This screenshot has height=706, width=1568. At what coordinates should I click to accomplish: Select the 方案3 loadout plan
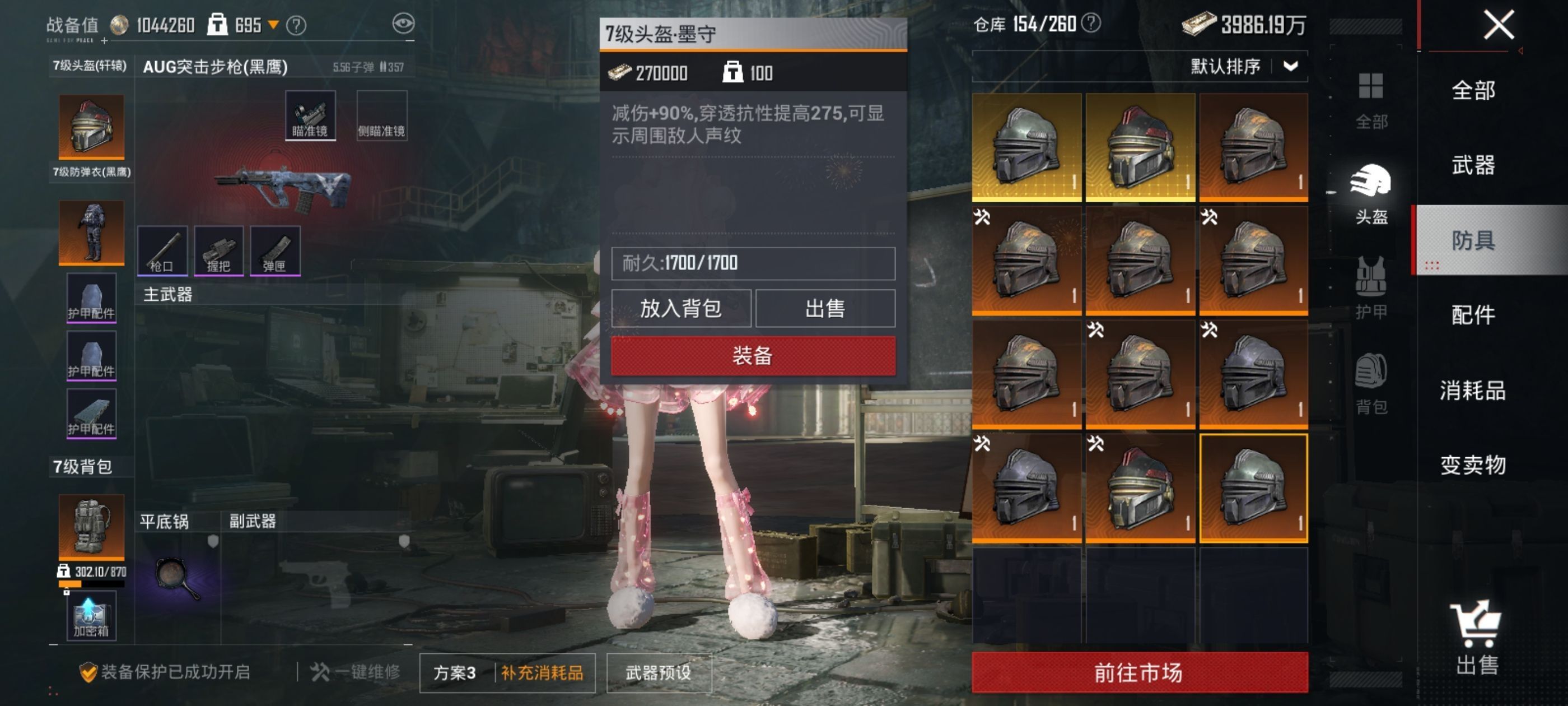tap(455, 672)
